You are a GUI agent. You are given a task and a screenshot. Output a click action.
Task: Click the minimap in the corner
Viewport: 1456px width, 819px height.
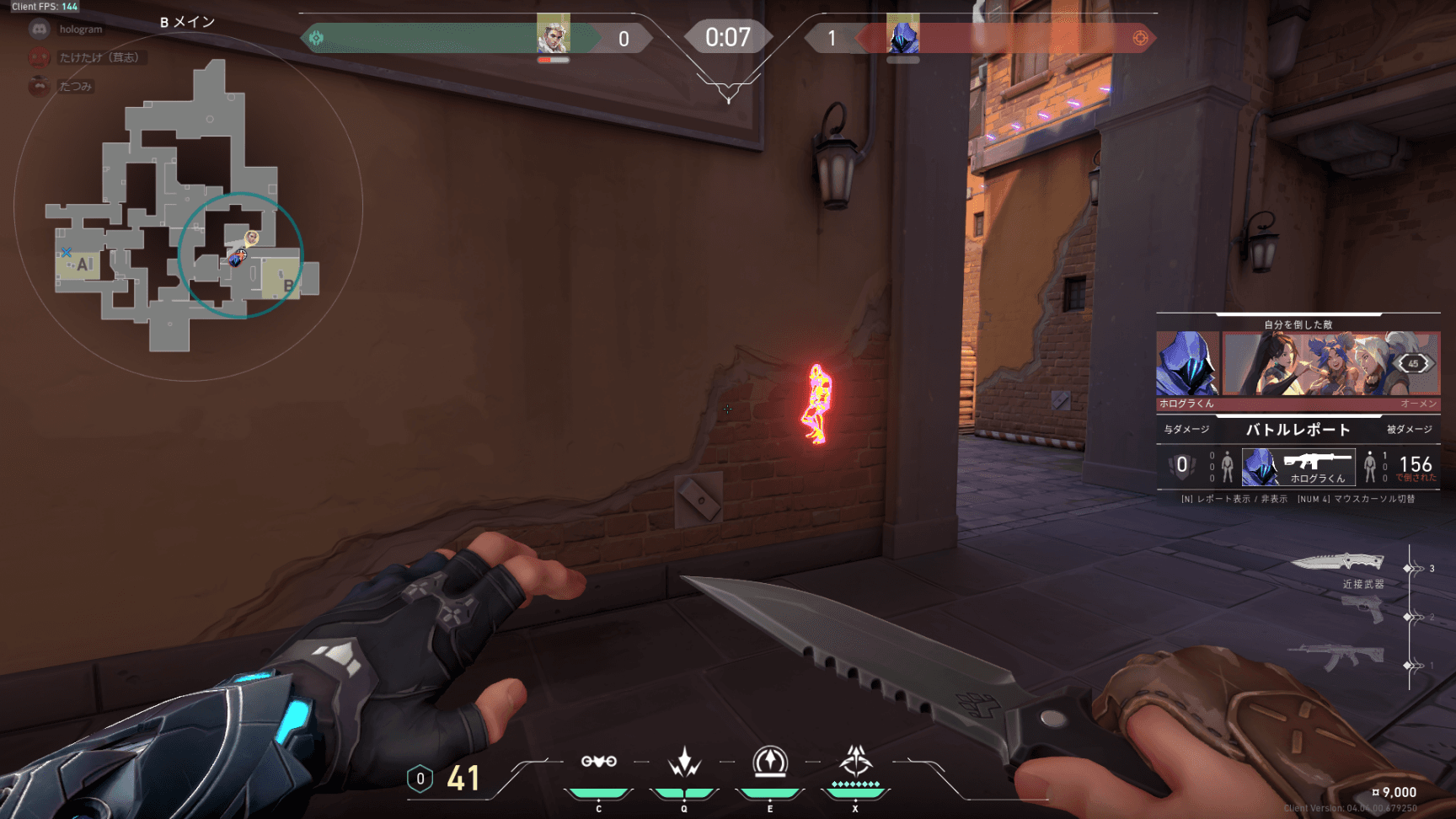[187, 206]
